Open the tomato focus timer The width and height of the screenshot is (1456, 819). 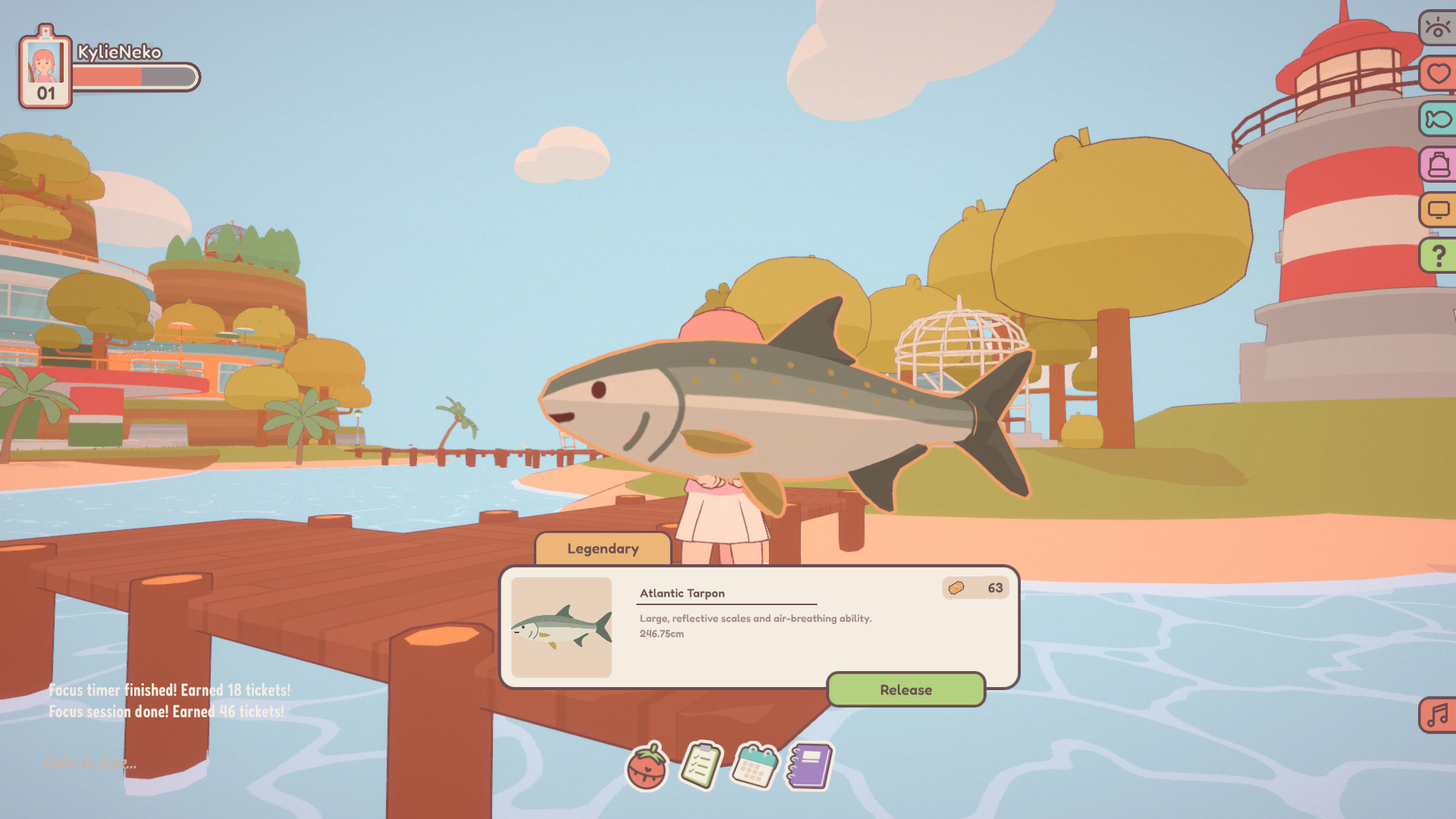pos(647,767)
